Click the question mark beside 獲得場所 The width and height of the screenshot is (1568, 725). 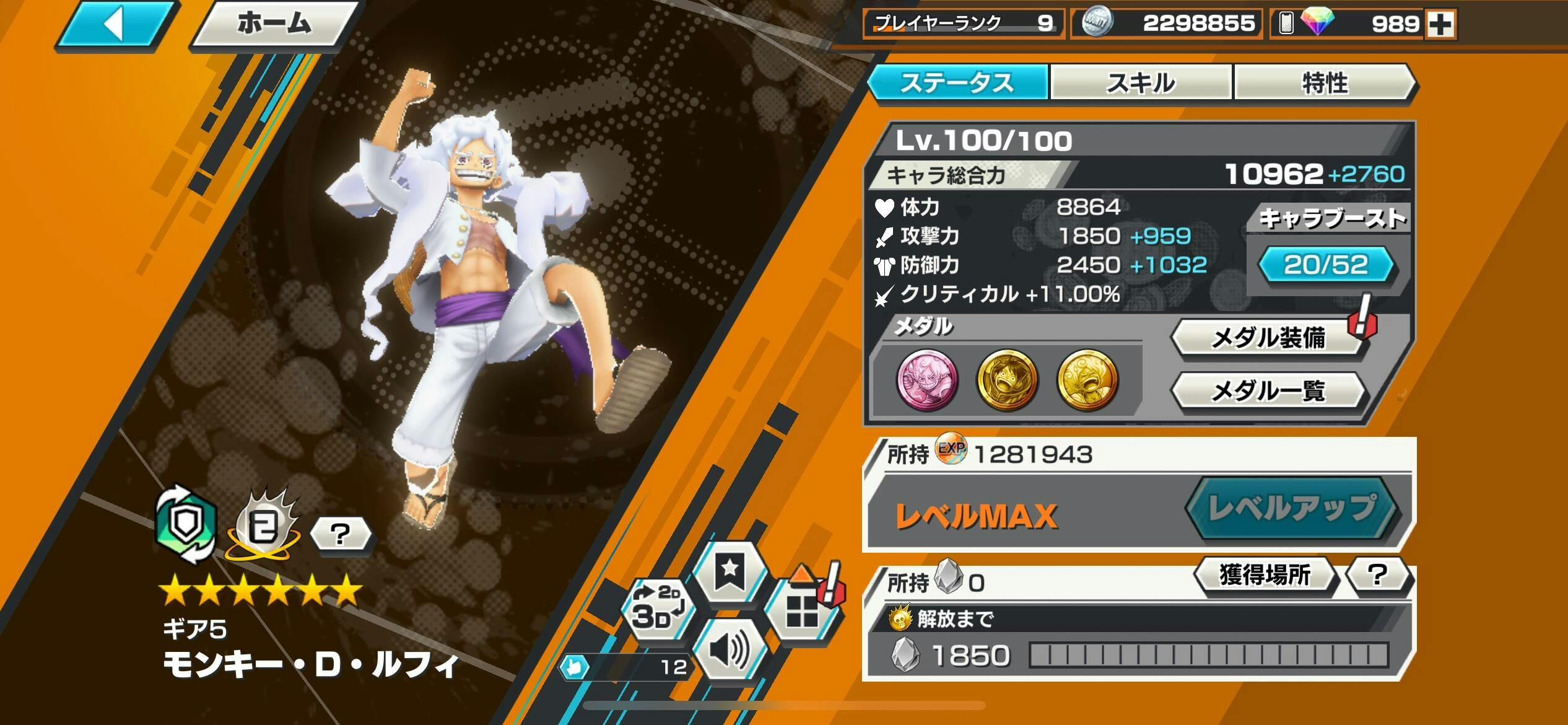click(x=1377, y=575)
